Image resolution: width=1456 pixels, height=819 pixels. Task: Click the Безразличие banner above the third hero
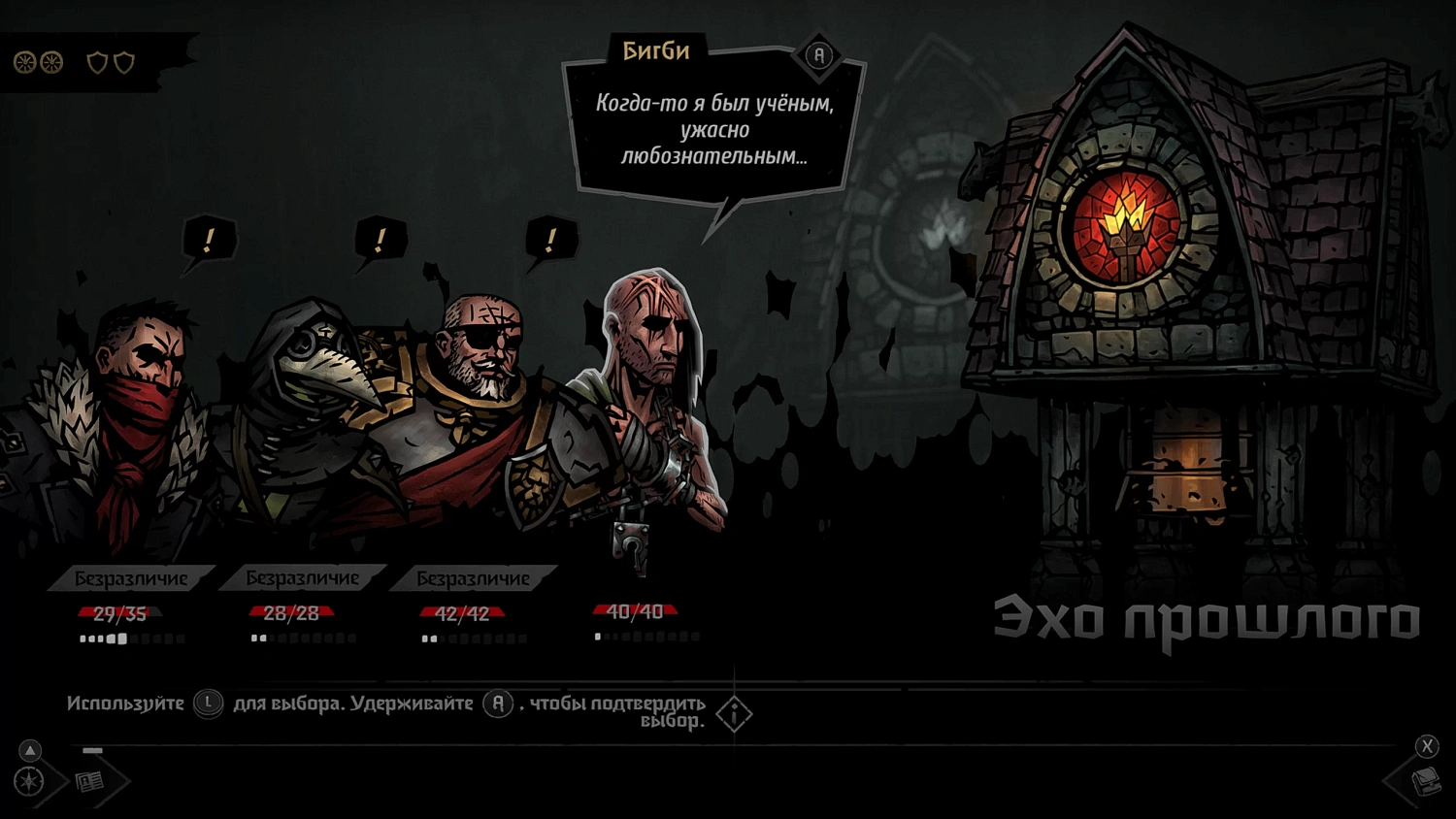coord(473,577)
